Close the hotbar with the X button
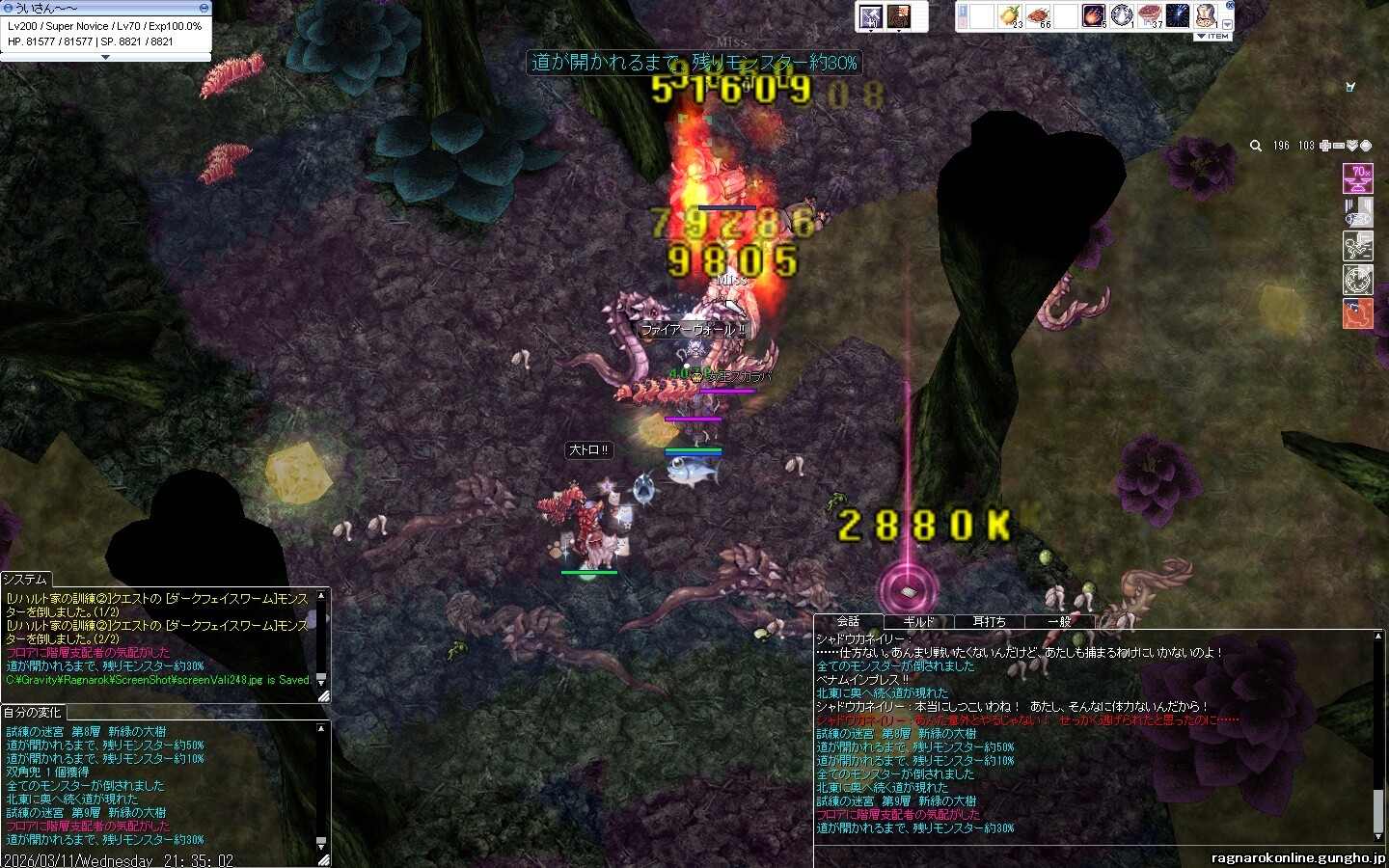The image size is (1389, 868). [1230, 6]
